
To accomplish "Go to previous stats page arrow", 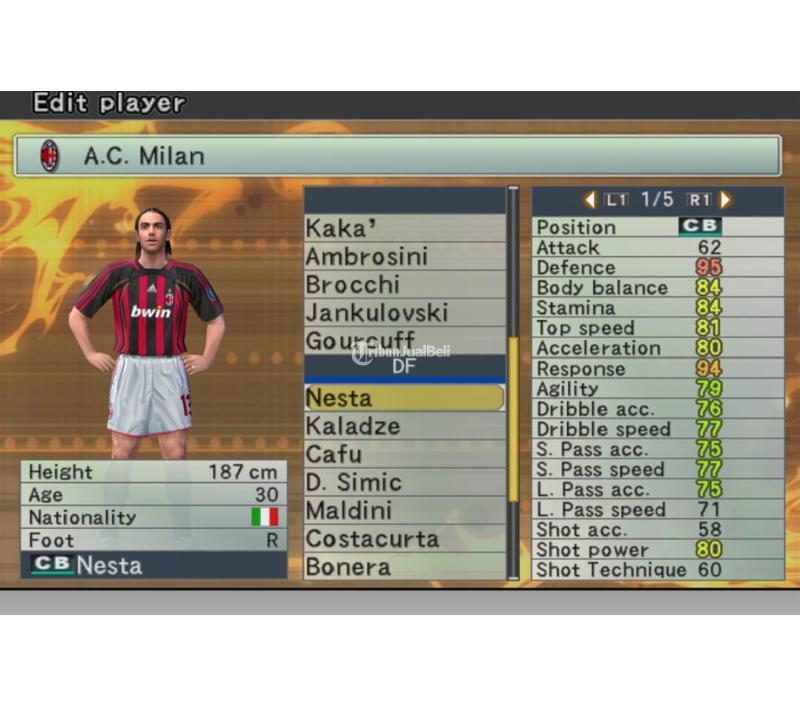I will point(590,200).
